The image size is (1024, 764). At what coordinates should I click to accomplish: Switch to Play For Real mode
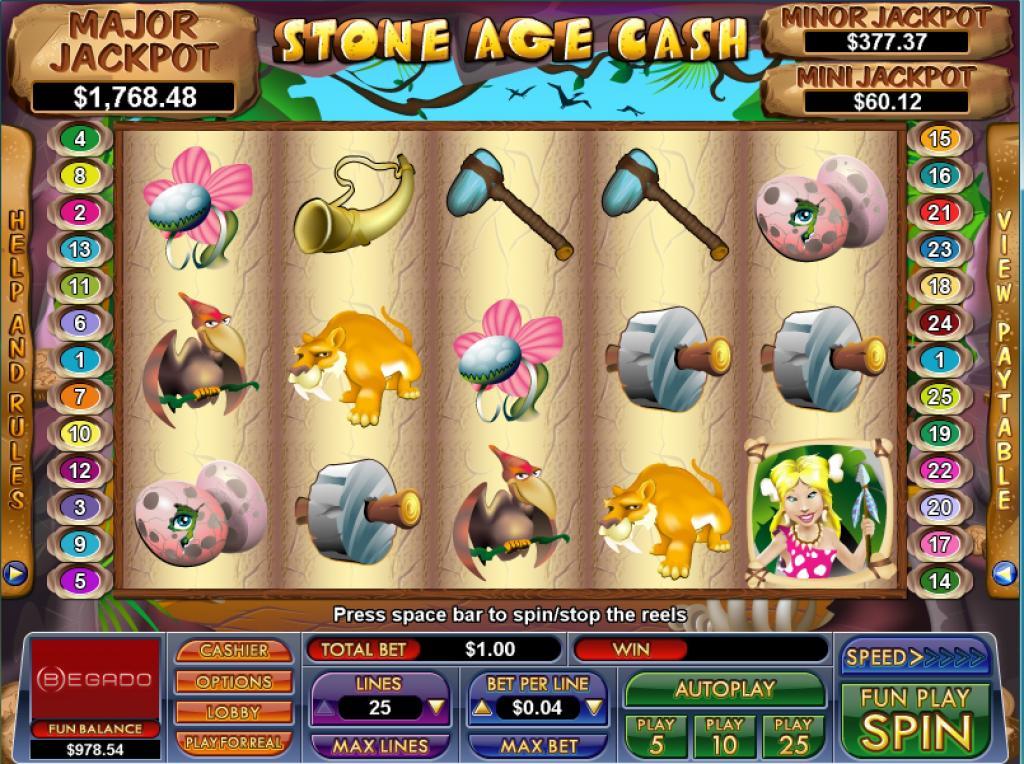[x=234, y=743]
